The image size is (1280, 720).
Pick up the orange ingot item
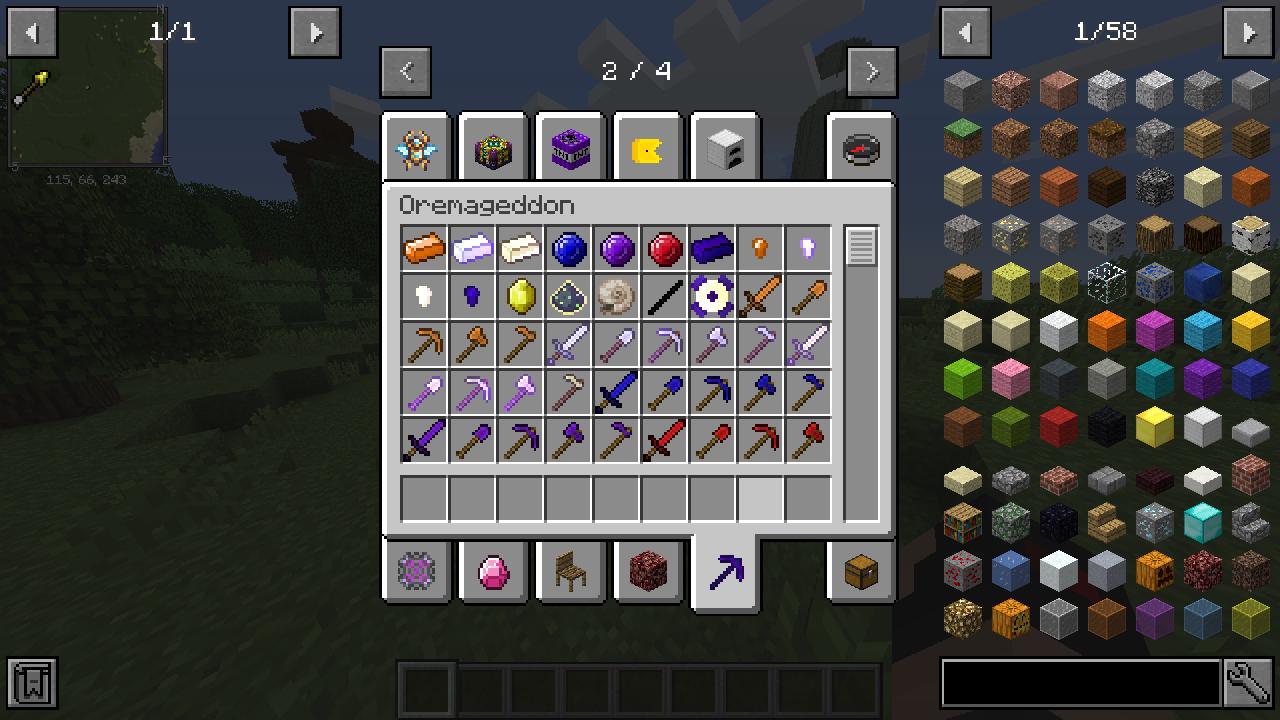(424, 249)
